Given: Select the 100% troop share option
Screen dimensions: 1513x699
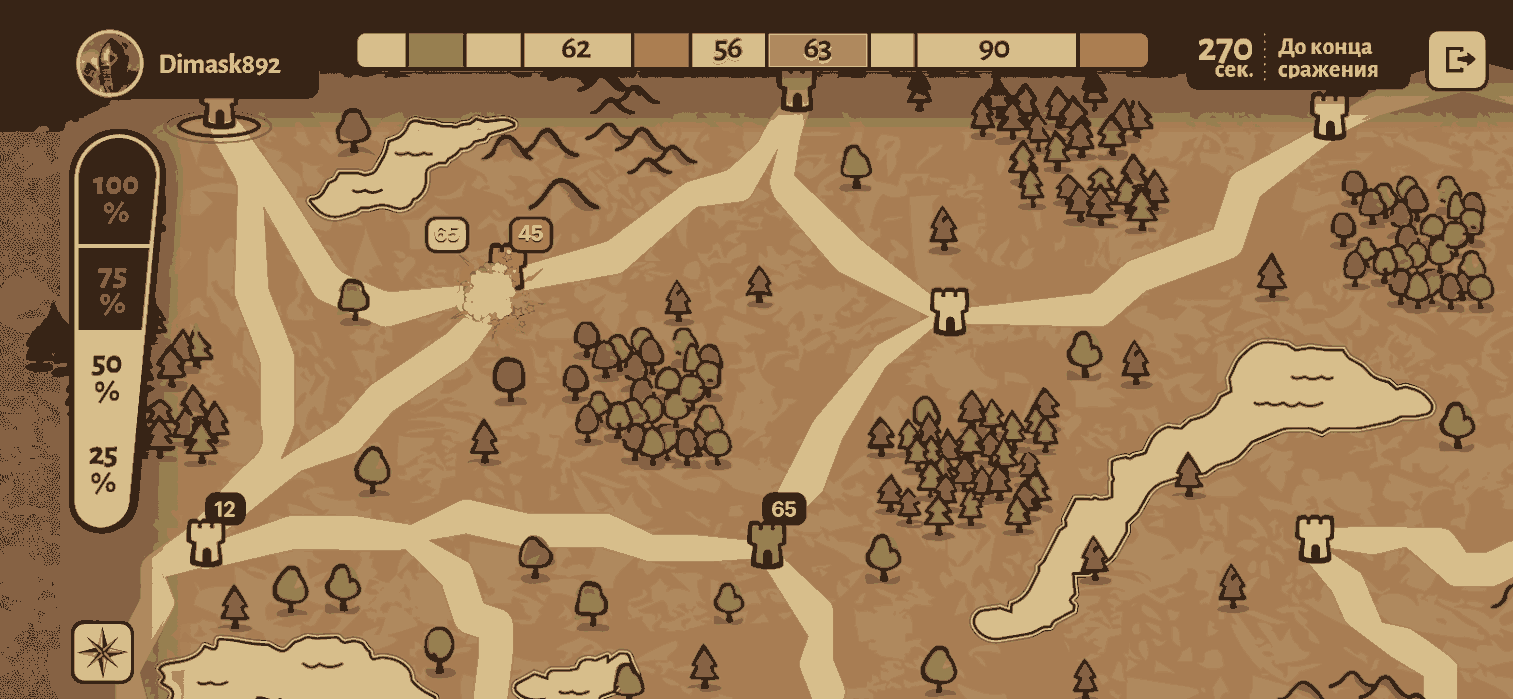Looking at the screenshot, I should (115, 199).
